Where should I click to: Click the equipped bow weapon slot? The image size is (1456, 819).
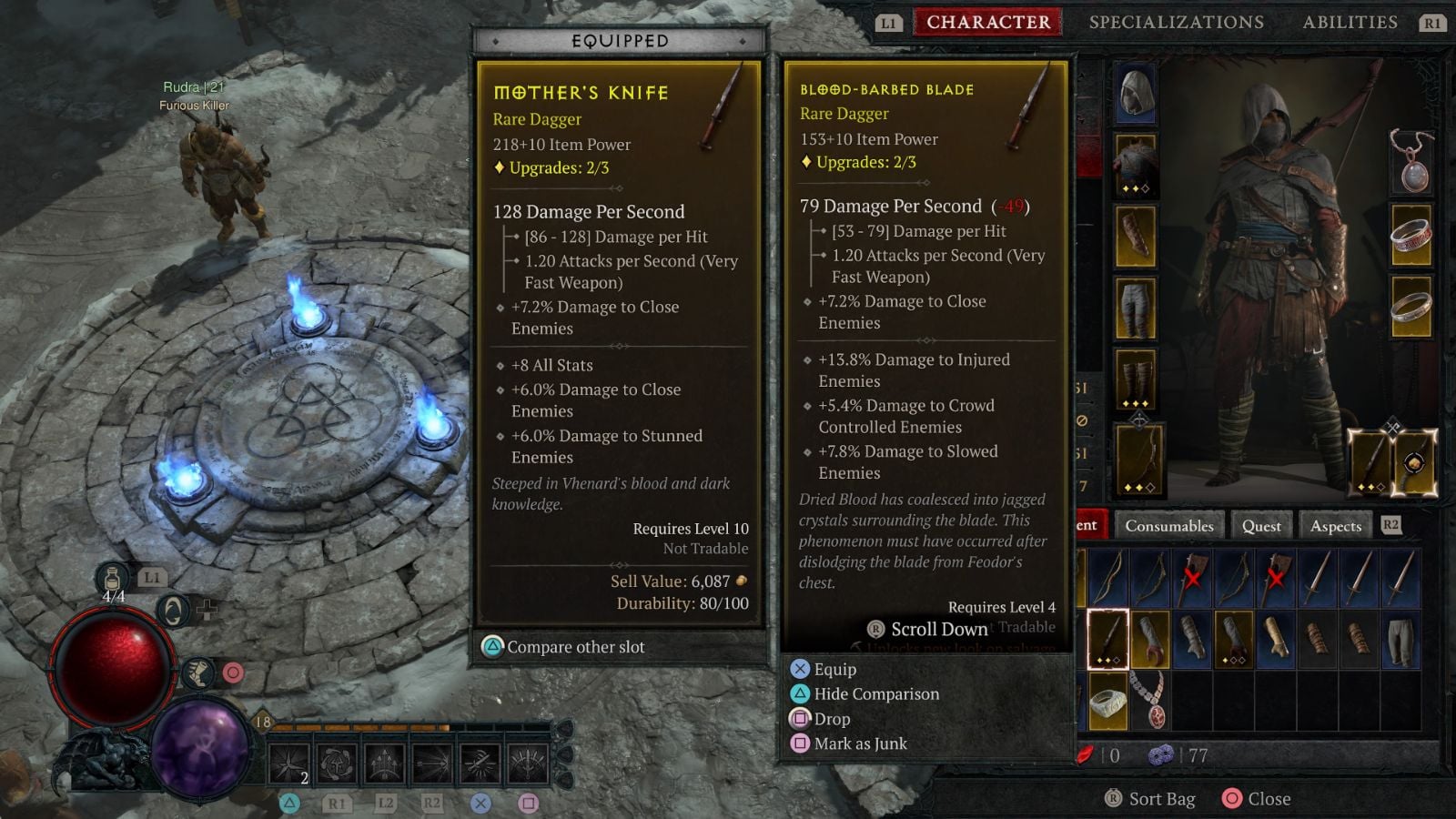1137,460
